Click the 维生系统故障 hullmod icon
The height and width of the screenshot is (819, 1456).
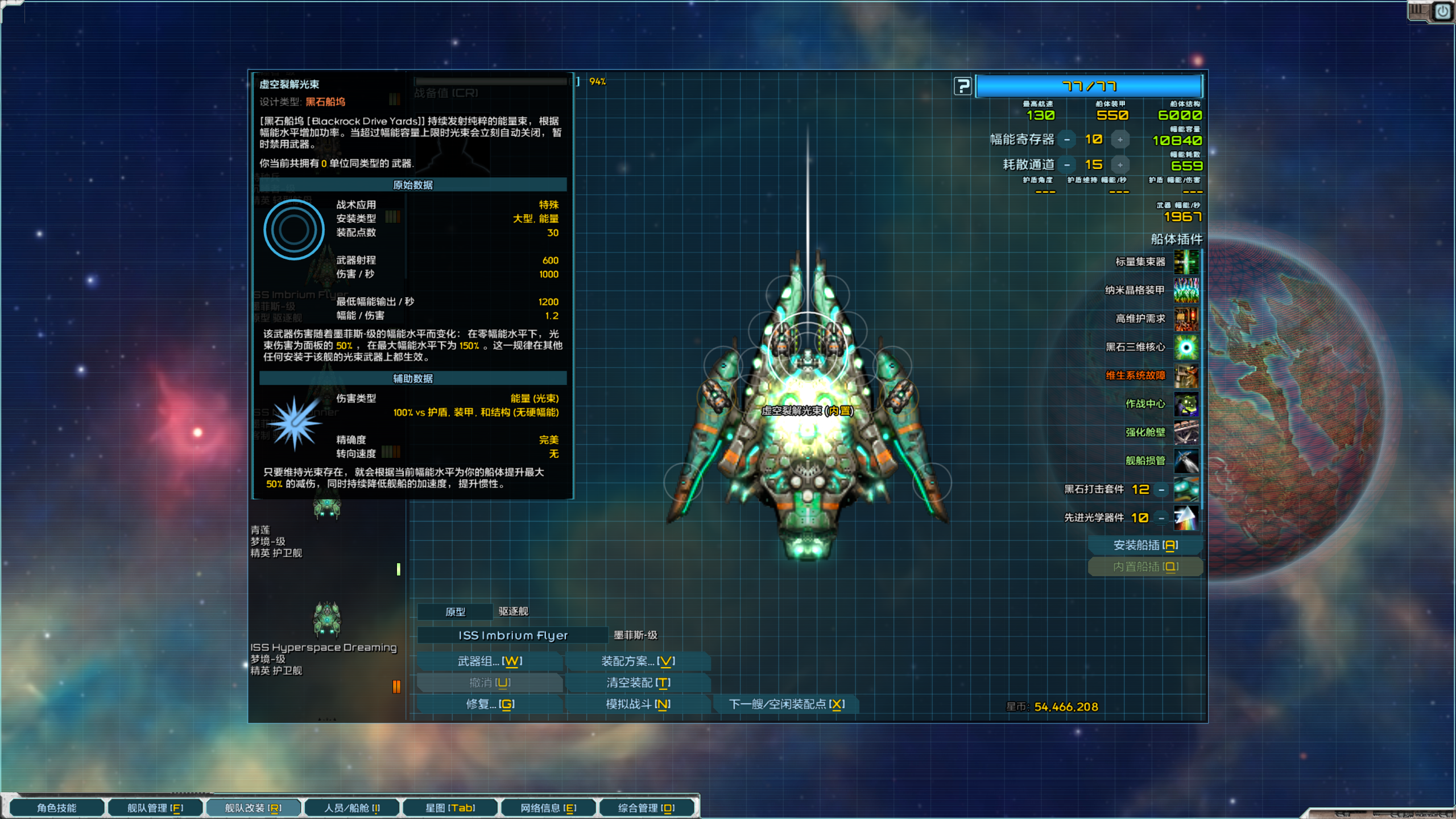coord(1187,376)
